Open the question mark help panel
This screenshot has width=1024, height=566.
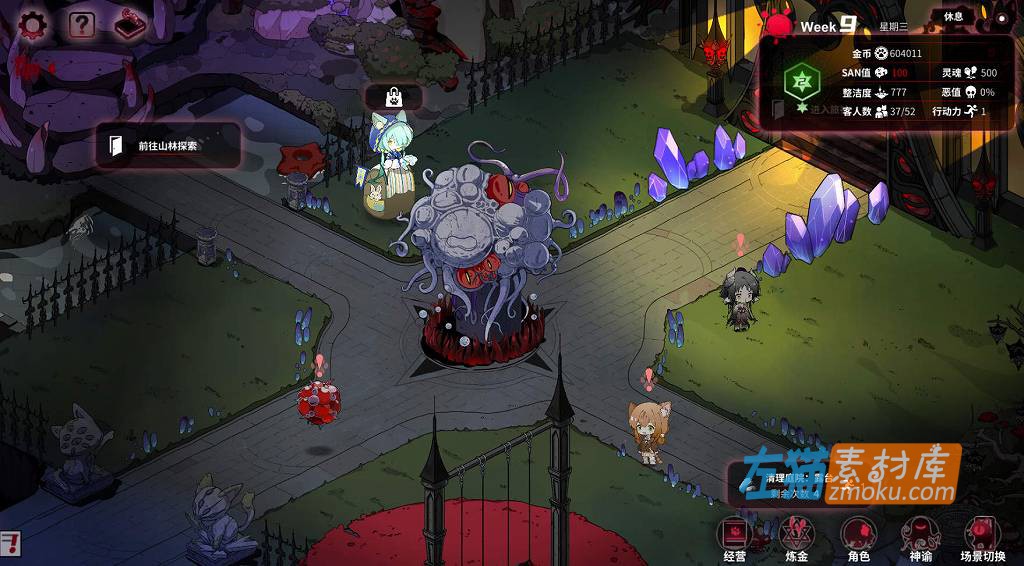[82, 24]
